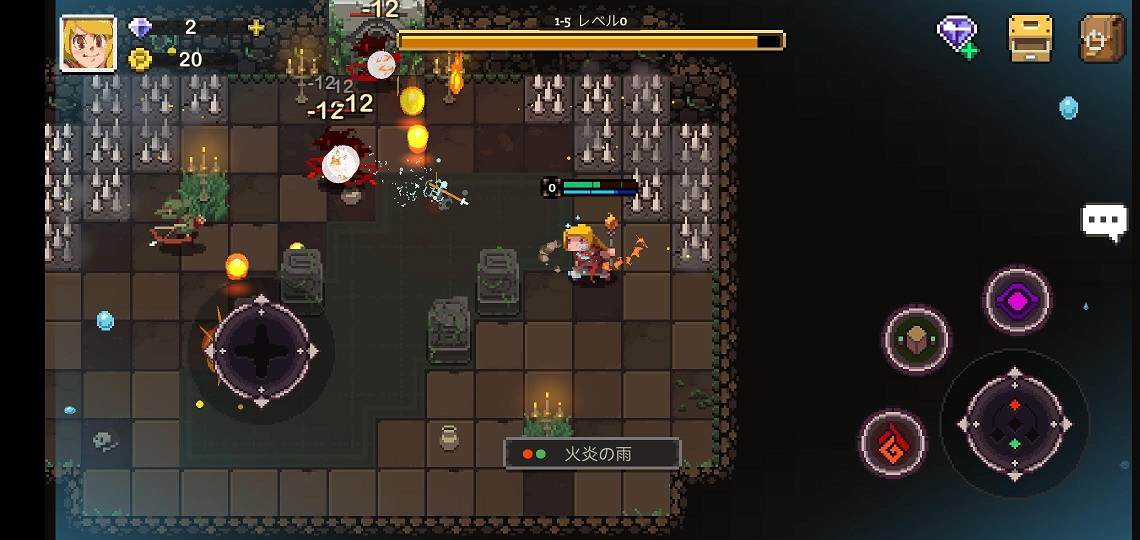Open the treasure chest storage
This screenshot has width=1140, height=540.
1030,38
